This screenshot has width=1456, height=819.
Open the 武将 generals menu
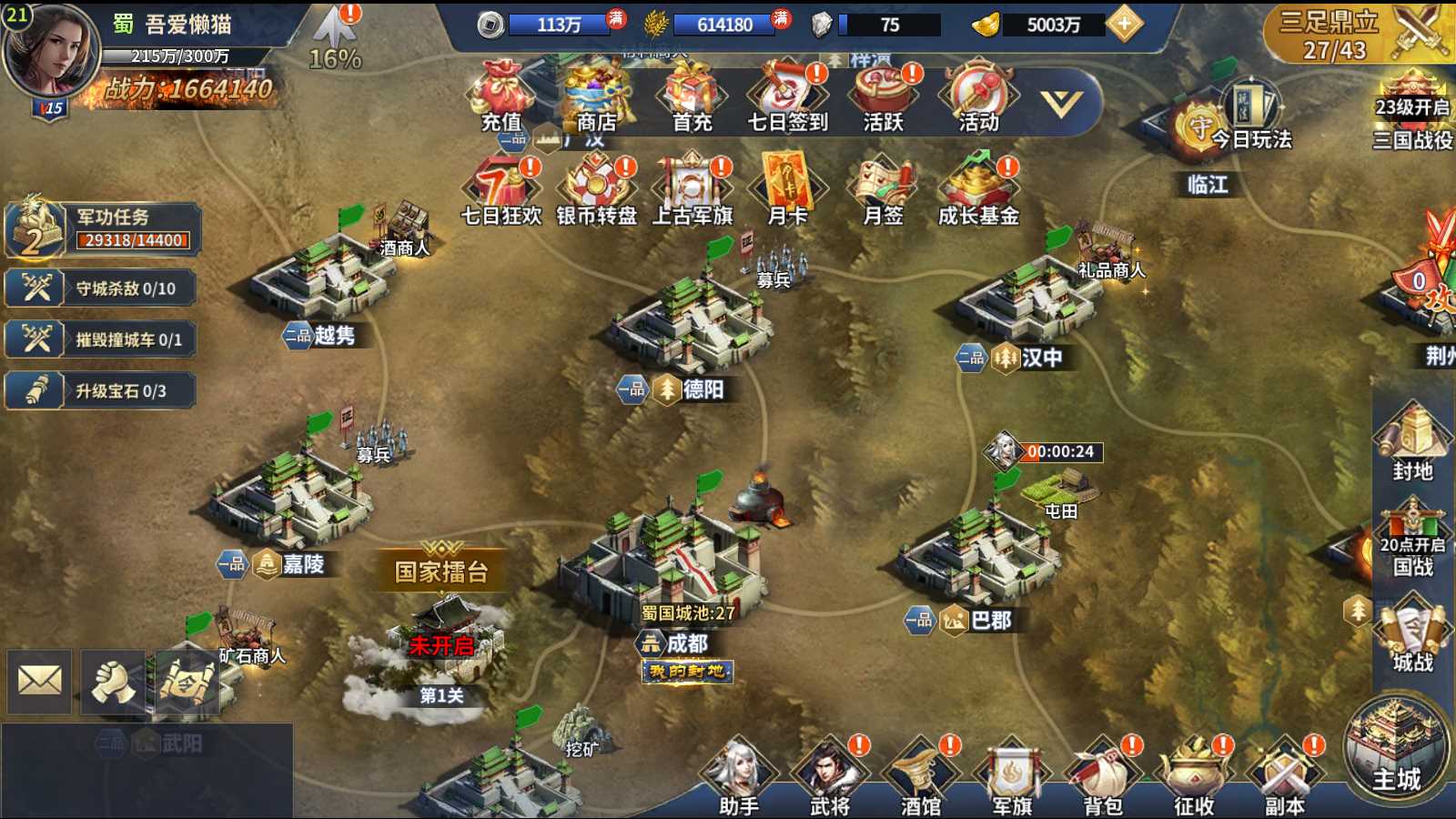829,778
